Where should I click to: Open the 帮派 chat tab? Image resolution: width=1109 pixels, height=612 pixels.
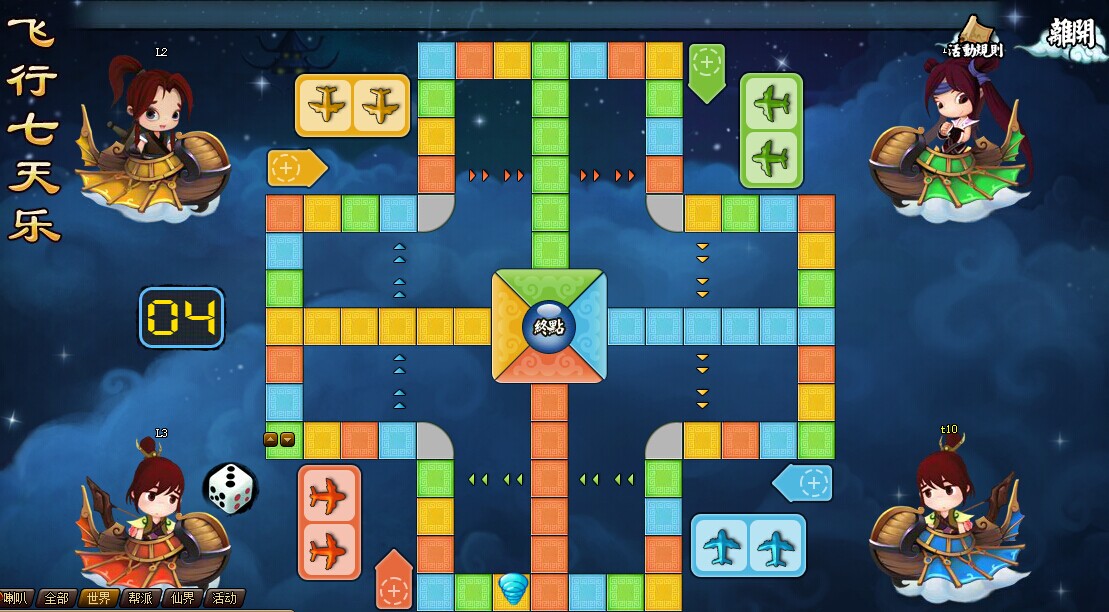(x=140, y=598)
